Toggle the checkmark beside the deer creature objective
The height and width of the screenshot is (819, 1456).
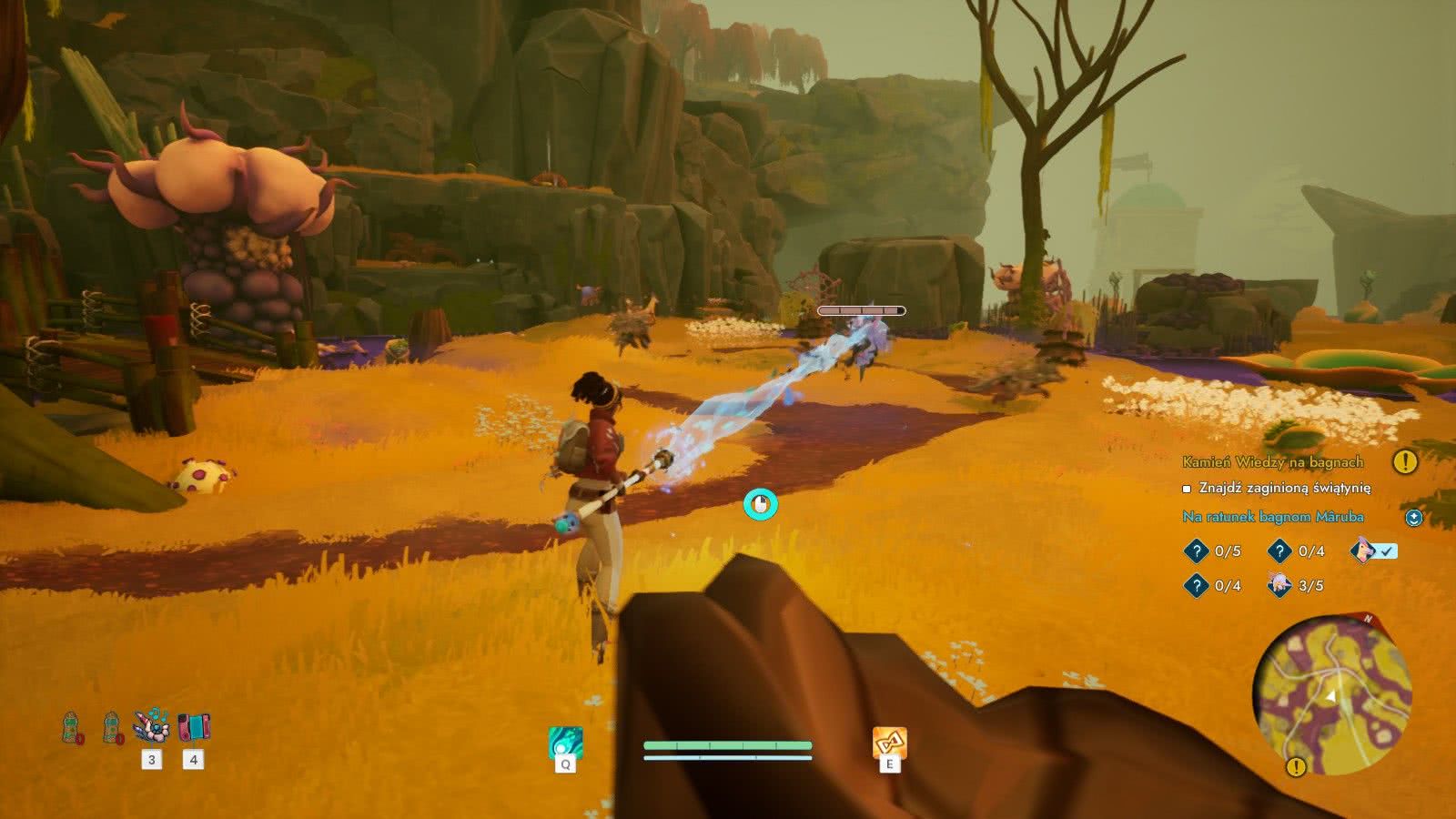point(1386,551)
